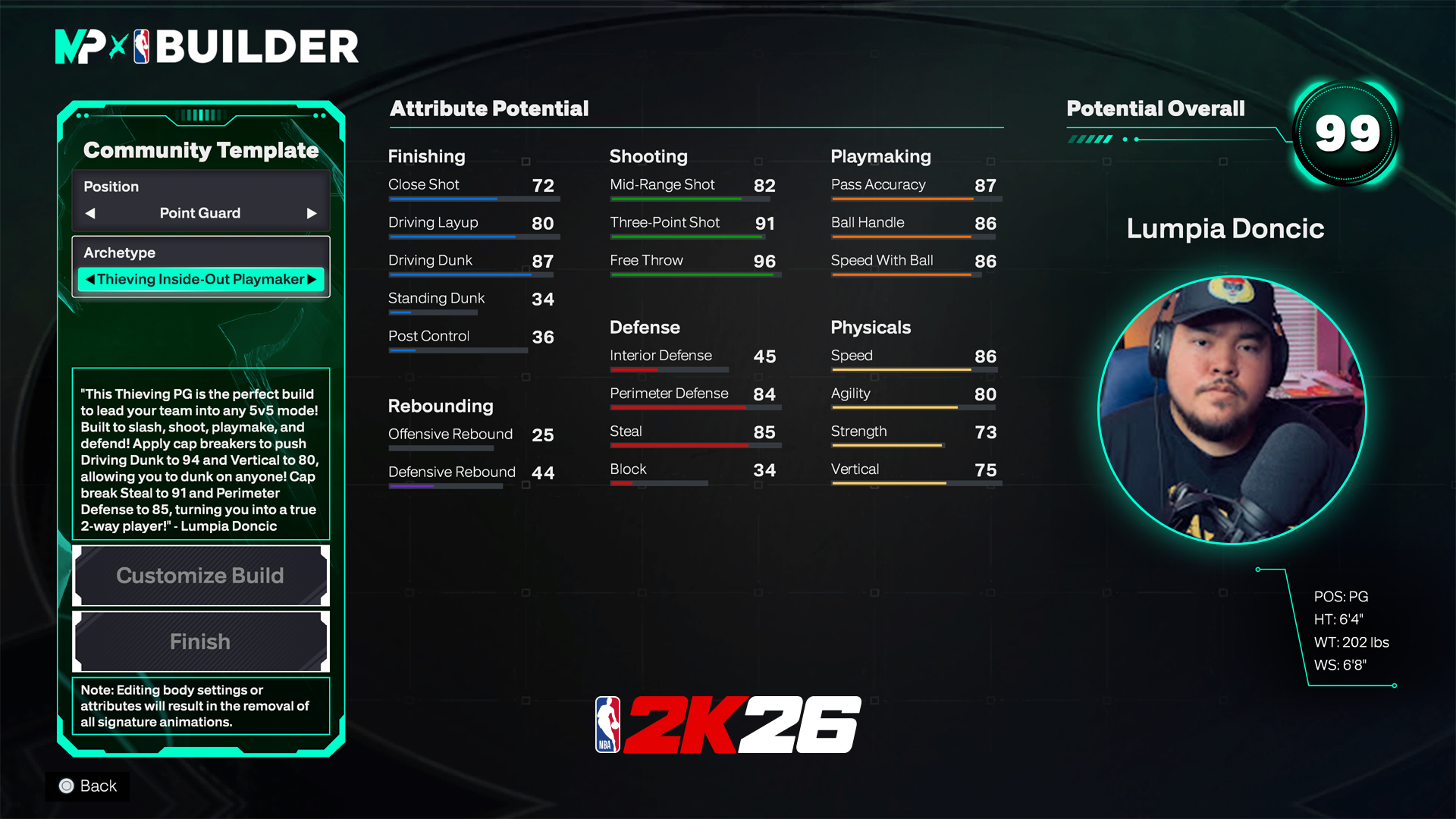1456x819 pixels.
Task: Switch to the previous position with left arrow
Action: pos(90,213)
